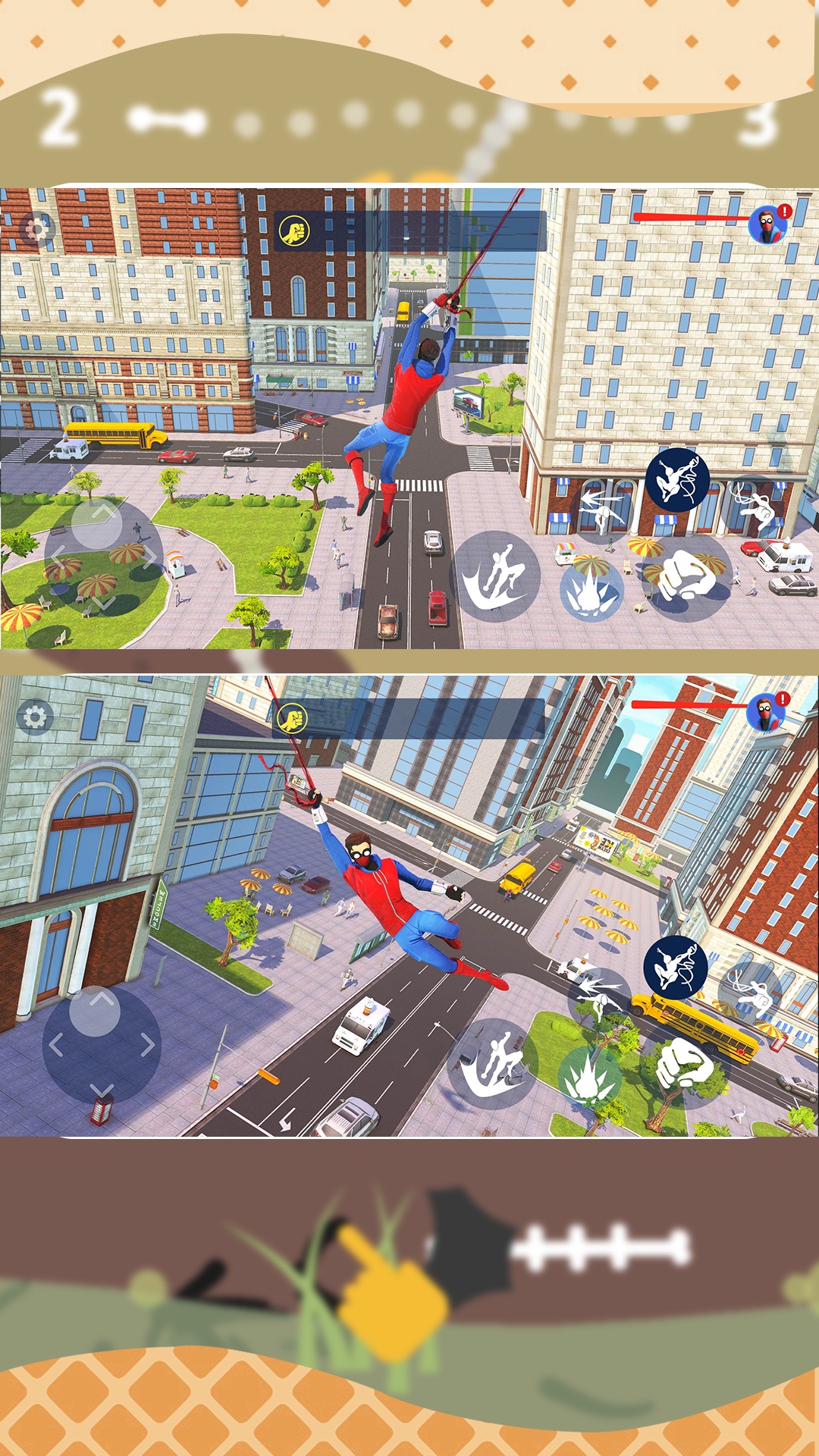Activate dark blue web-swing button in lower screenshot
Viewport: 819px width, 1456px height.
675,968
